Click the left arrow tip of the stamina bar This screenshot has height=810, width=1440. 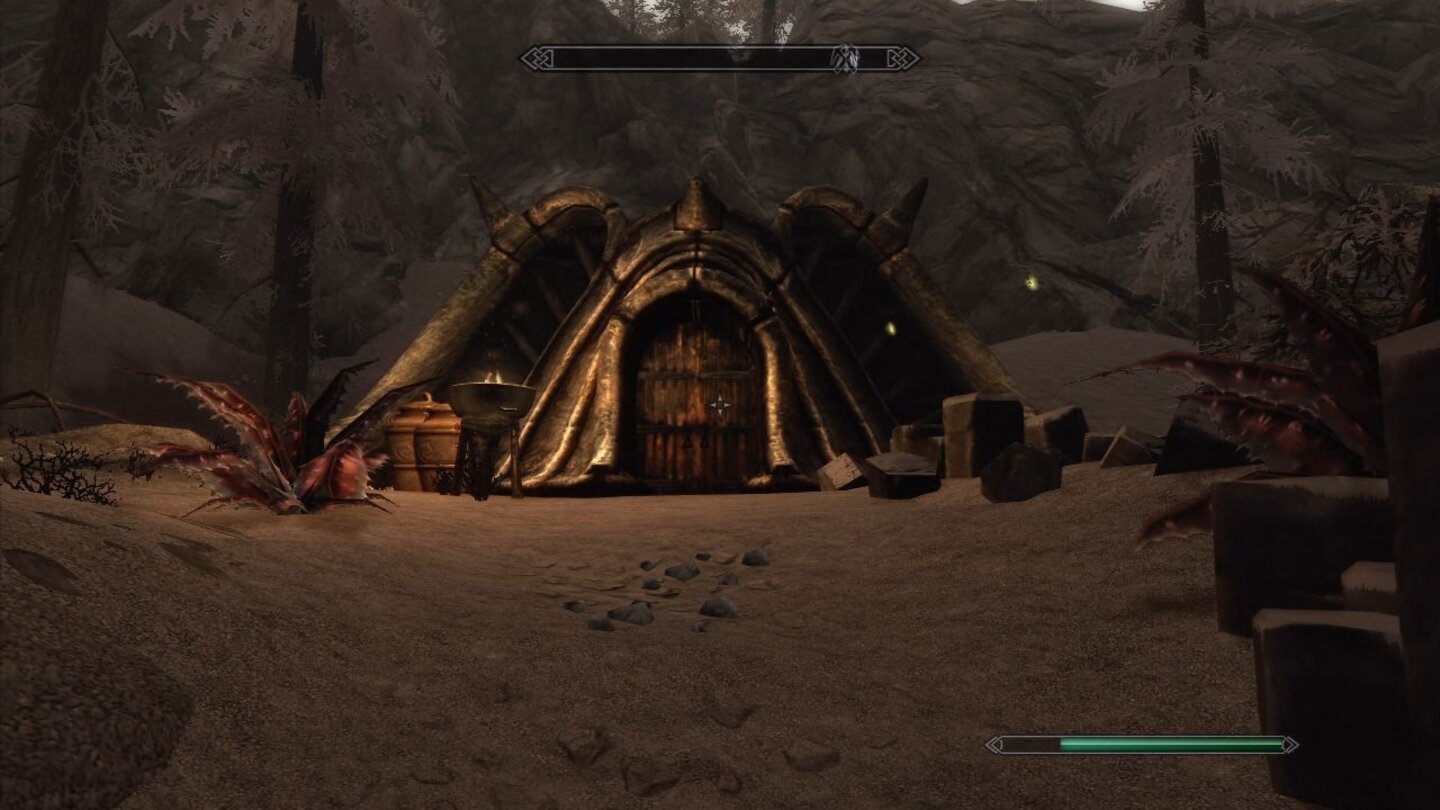point(993,744)
